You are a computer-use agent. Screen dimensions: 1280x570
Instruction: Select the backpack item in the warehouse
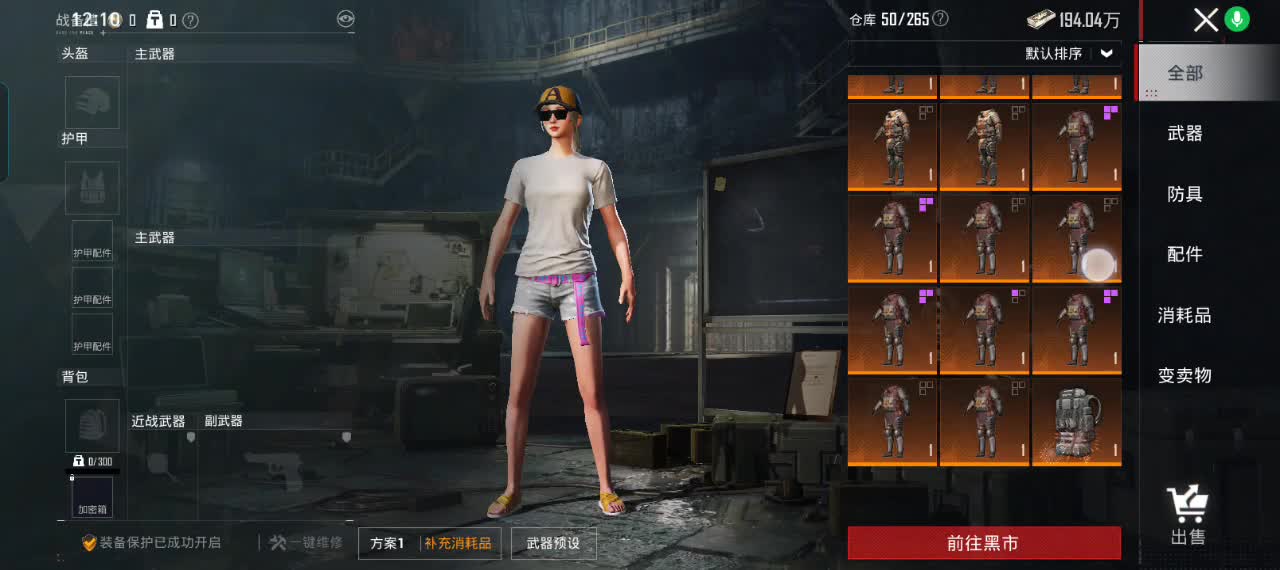click(1076, 421)
